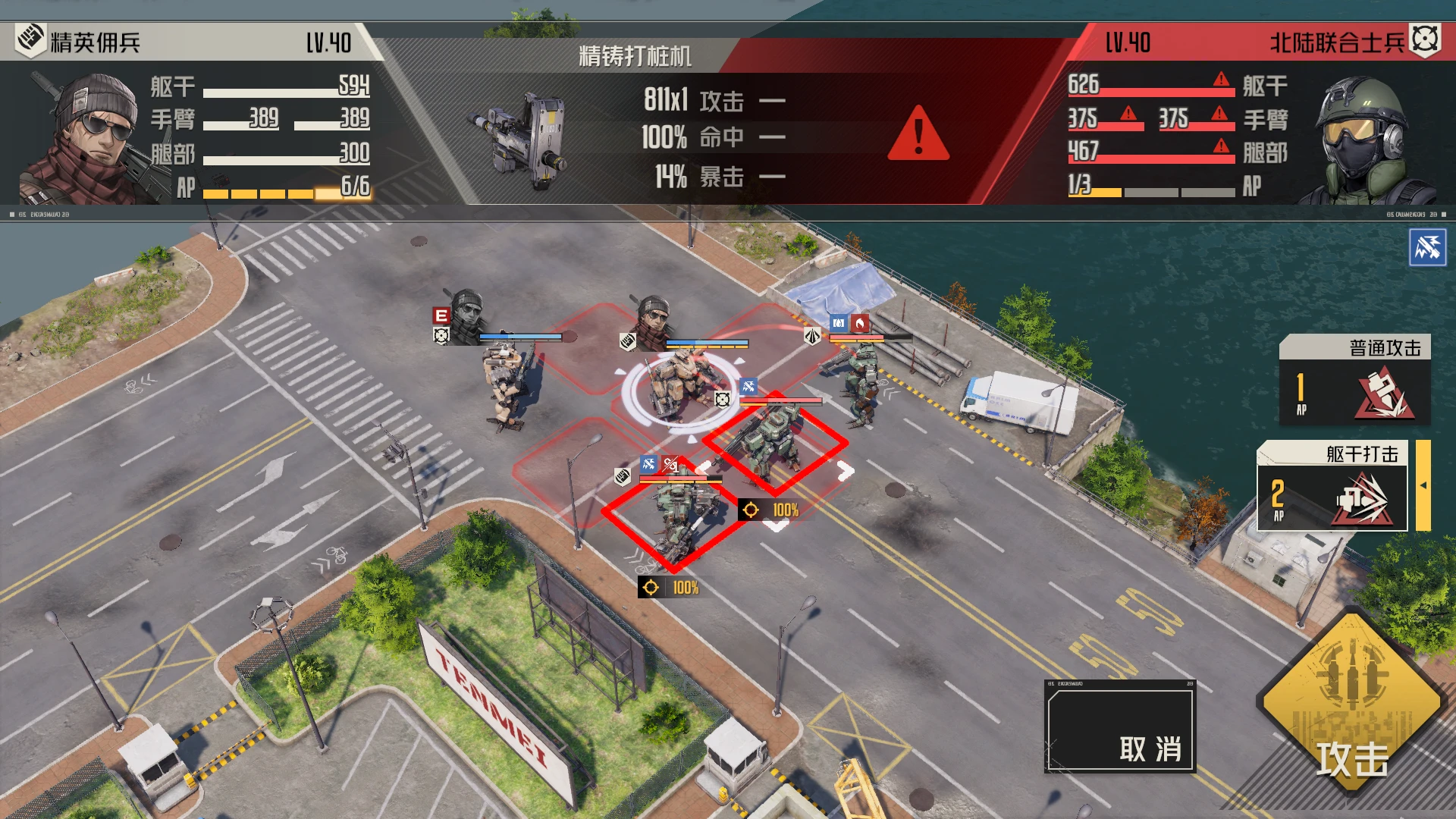Select the 普通攻击 normal attack skill
This screenshot has width=1456, height=819.
[x=1354, y=380]
